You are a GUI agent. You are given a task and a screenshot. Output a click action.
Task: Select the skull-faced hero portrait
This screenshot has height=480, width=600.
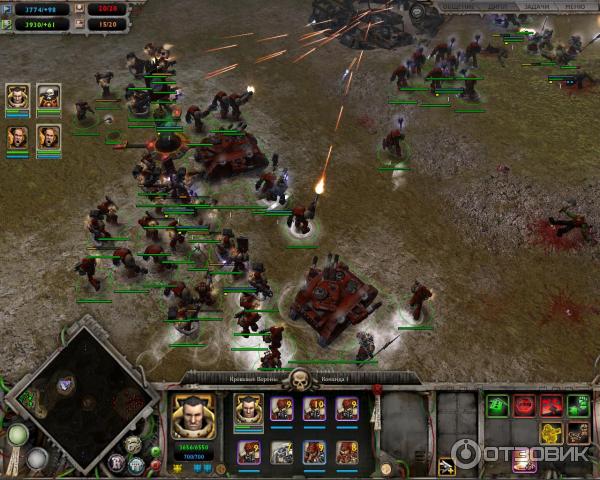(48, 97)
